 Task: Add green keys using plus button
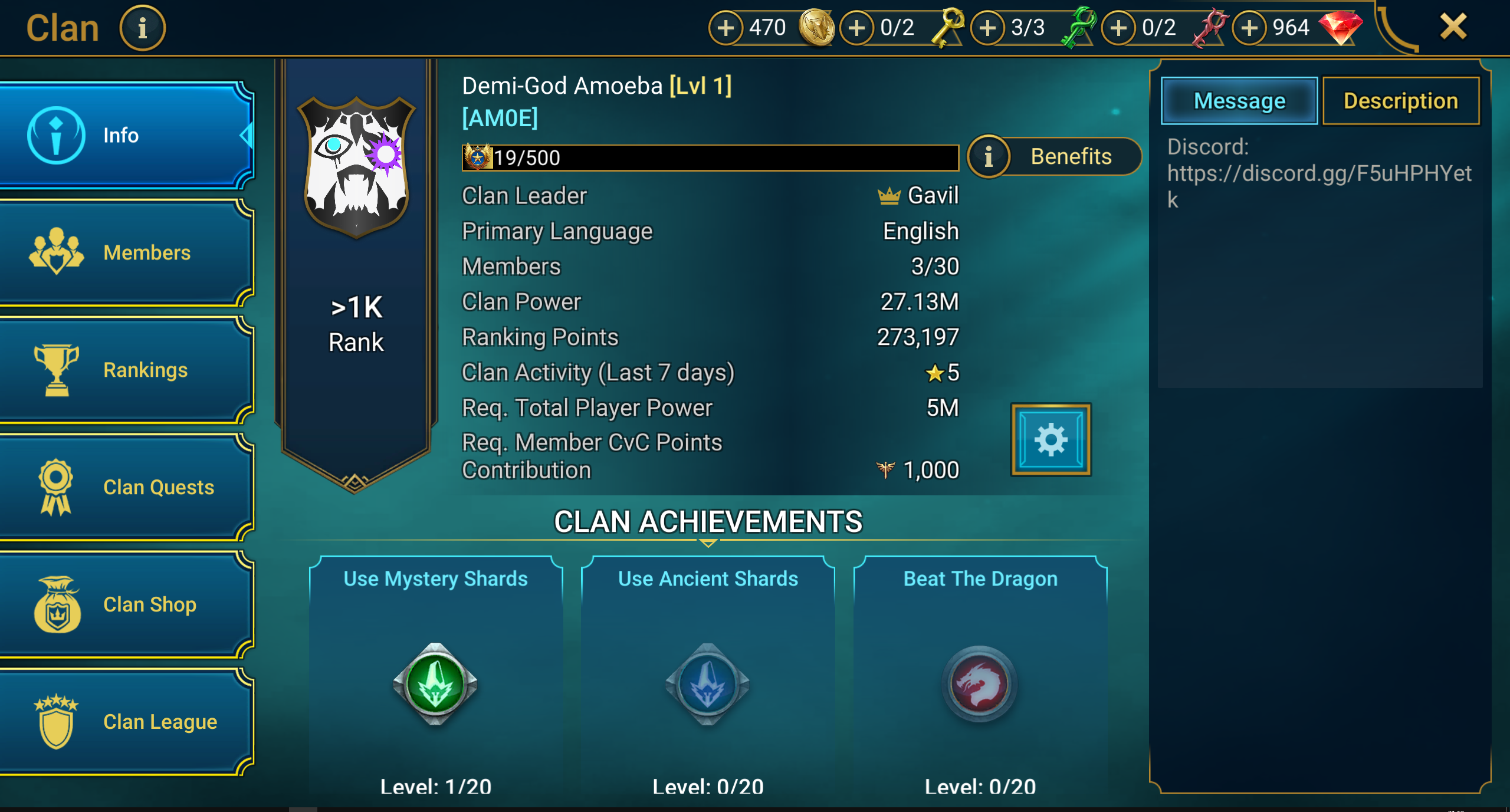pos(987,28)
